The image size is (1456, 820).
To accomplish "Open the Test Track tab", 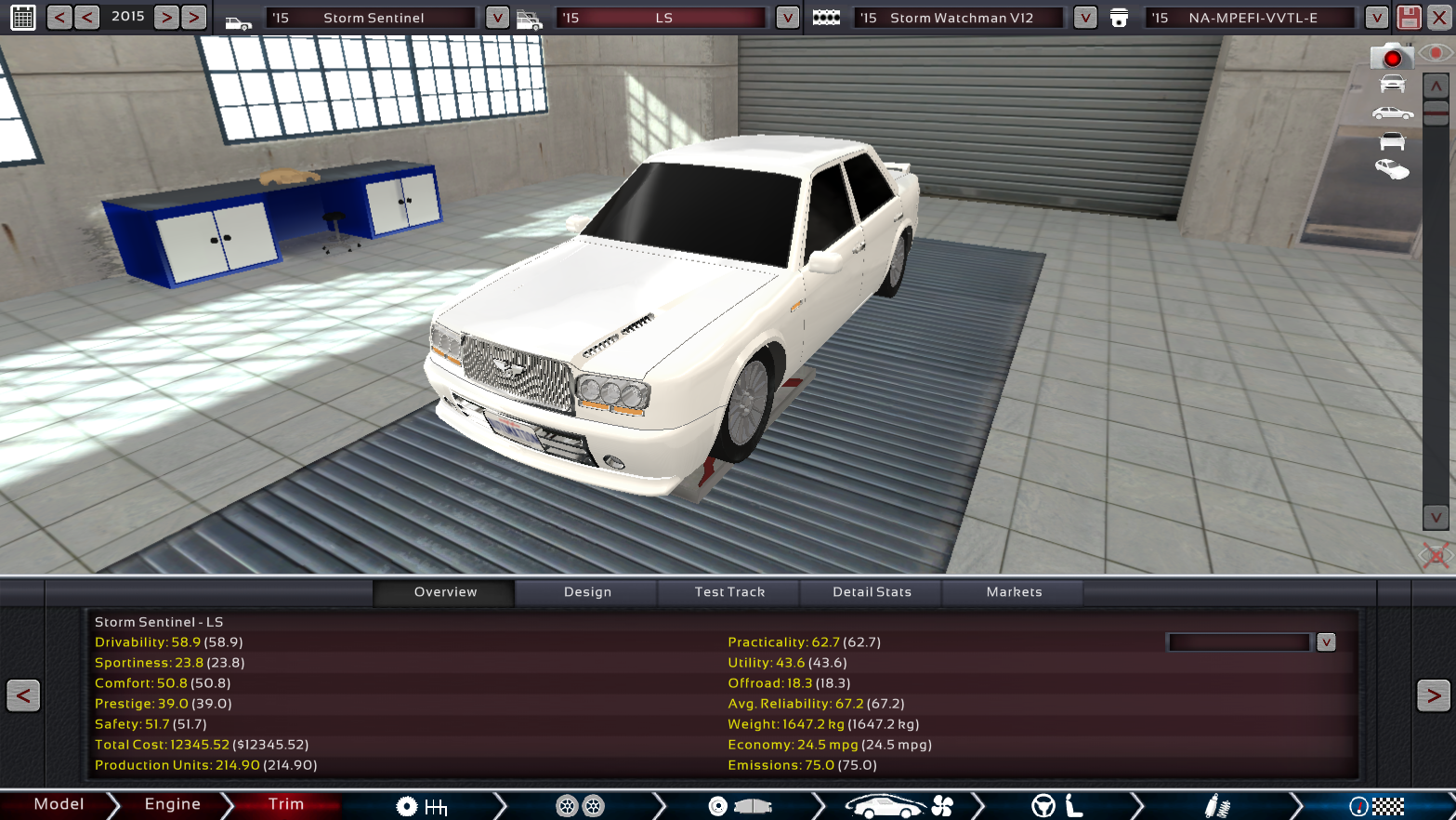I will [x=729, y=592].
